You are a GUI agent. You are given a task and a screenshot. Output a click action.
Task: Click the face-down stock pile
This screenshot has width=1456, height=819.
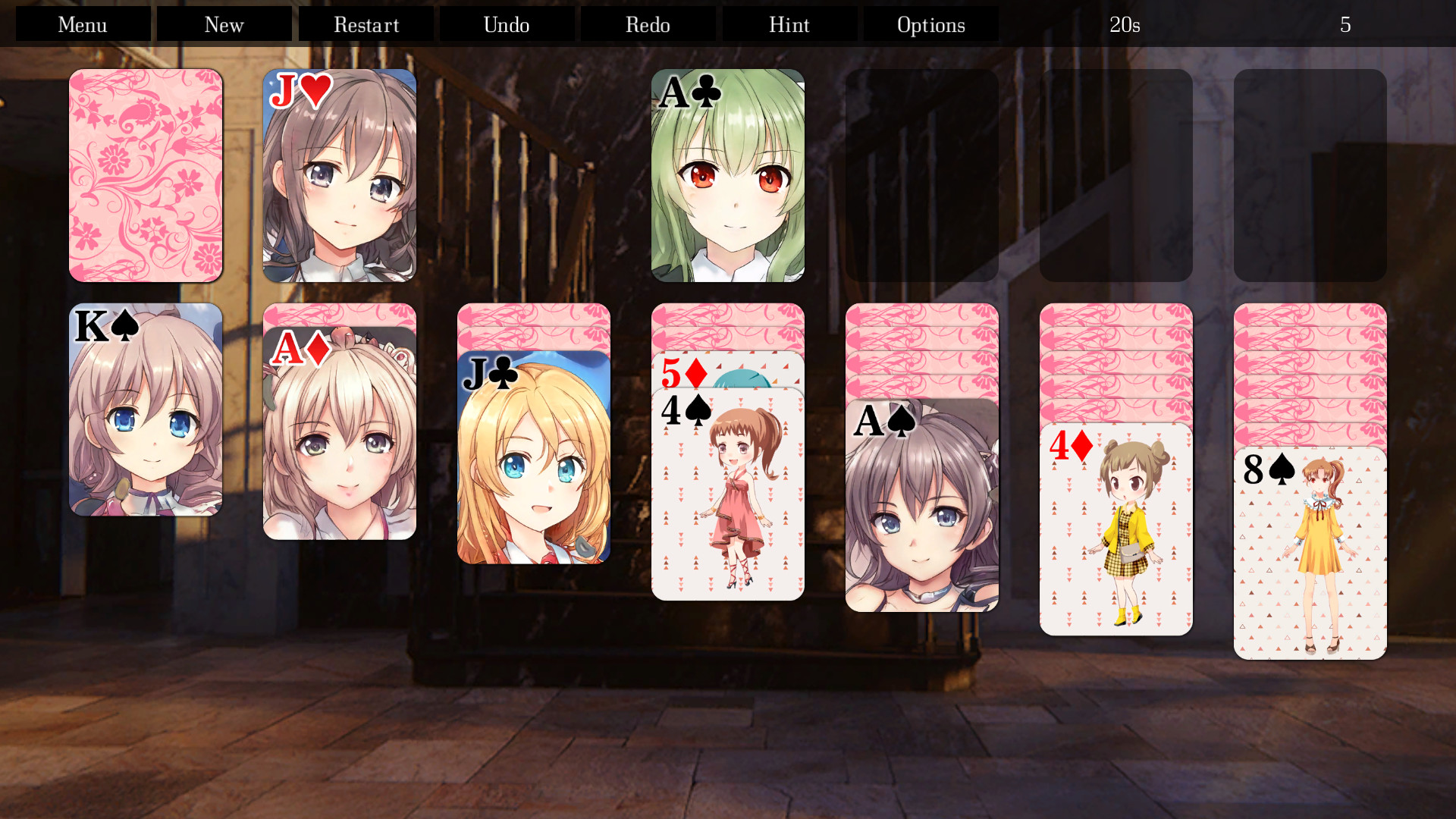pos(146,176)
